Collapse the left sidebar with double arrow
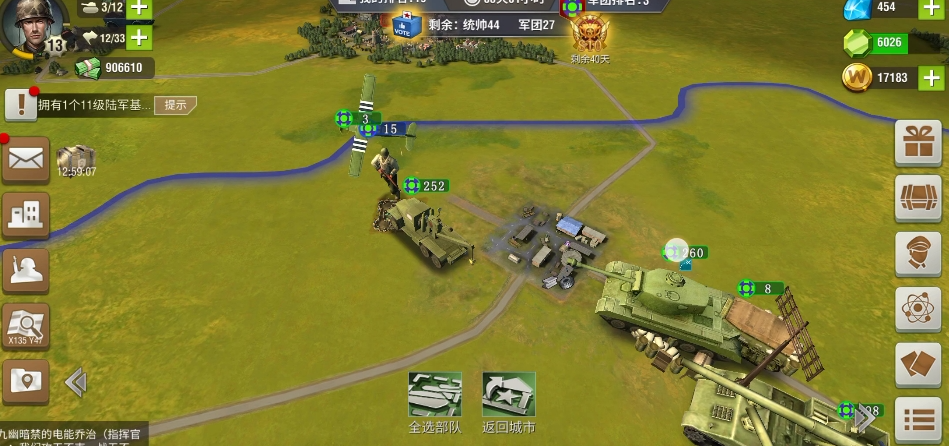 (76, 382)
